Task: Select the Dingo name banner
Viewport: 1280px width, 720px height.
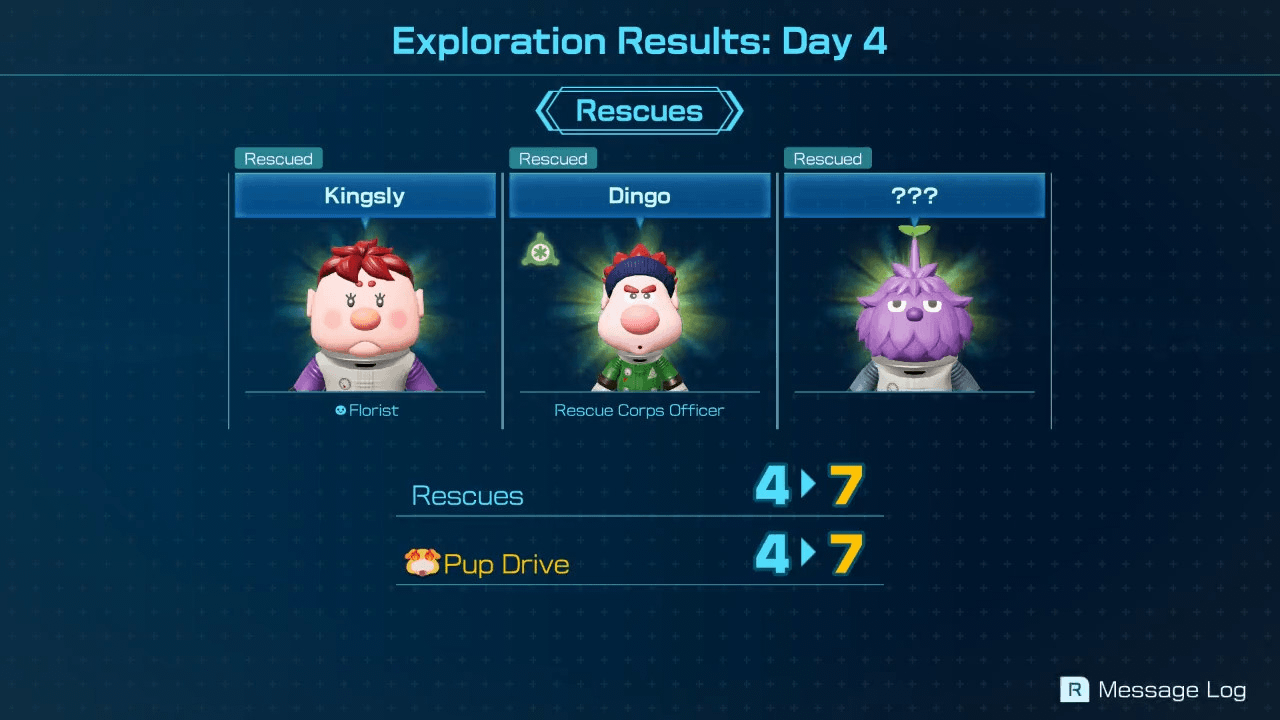Action: [x=639, y=196]
